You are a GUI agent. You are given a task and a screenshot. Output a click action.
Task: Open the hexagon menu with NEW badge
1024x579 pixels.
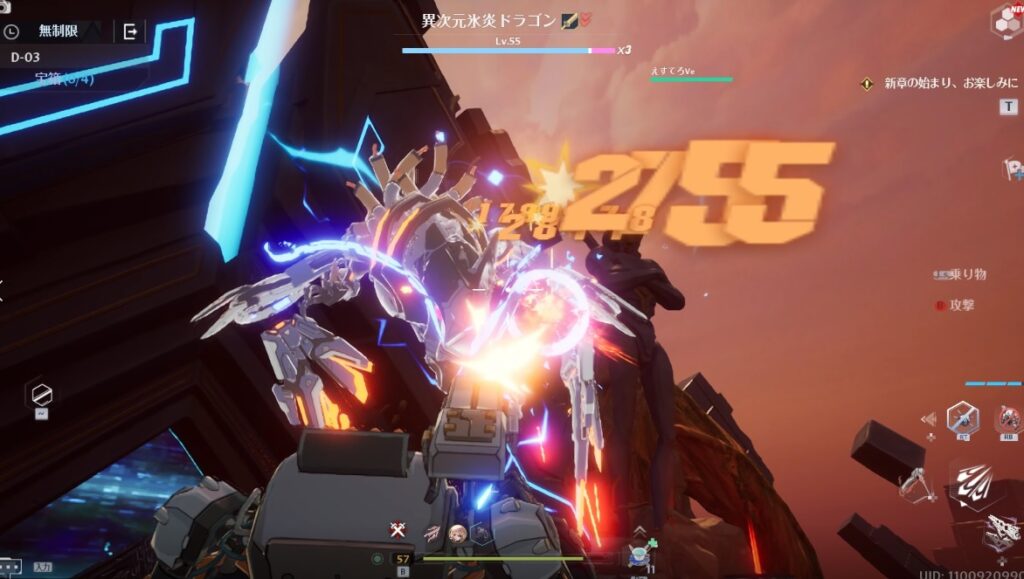(x=1005, y=21)
